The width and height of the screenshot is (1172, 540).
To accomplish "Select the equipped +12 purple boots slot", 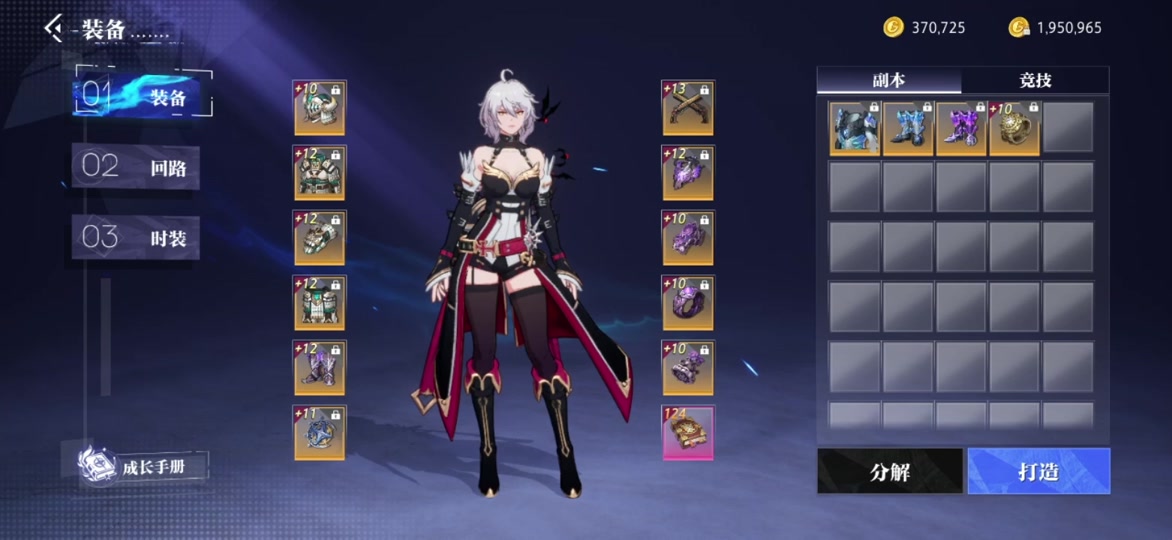I will pyautogui.click(x=320, y=368).
